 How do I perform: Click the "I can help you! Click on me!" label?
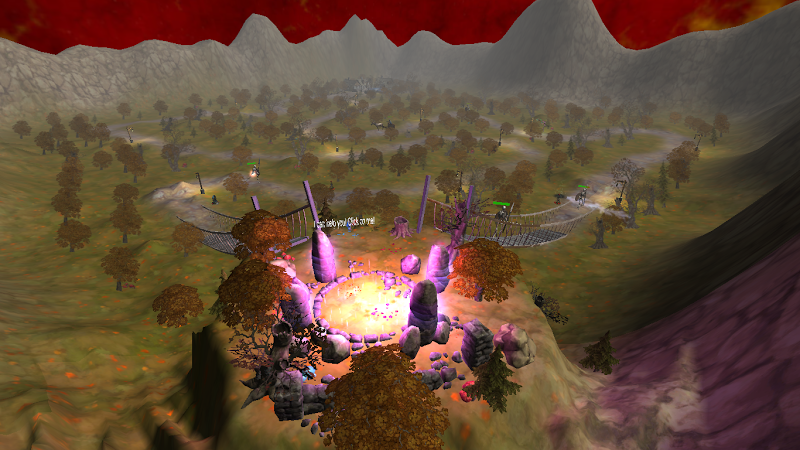[347, 222]
